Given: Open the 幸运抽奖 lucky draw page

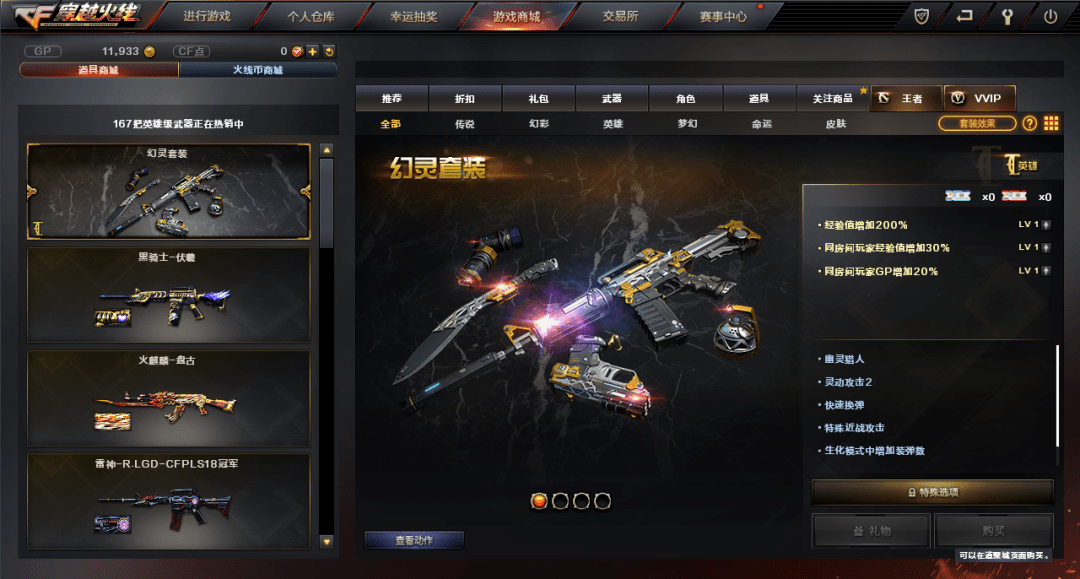Looking at the screenshot, I should click(x=412, y=16).
